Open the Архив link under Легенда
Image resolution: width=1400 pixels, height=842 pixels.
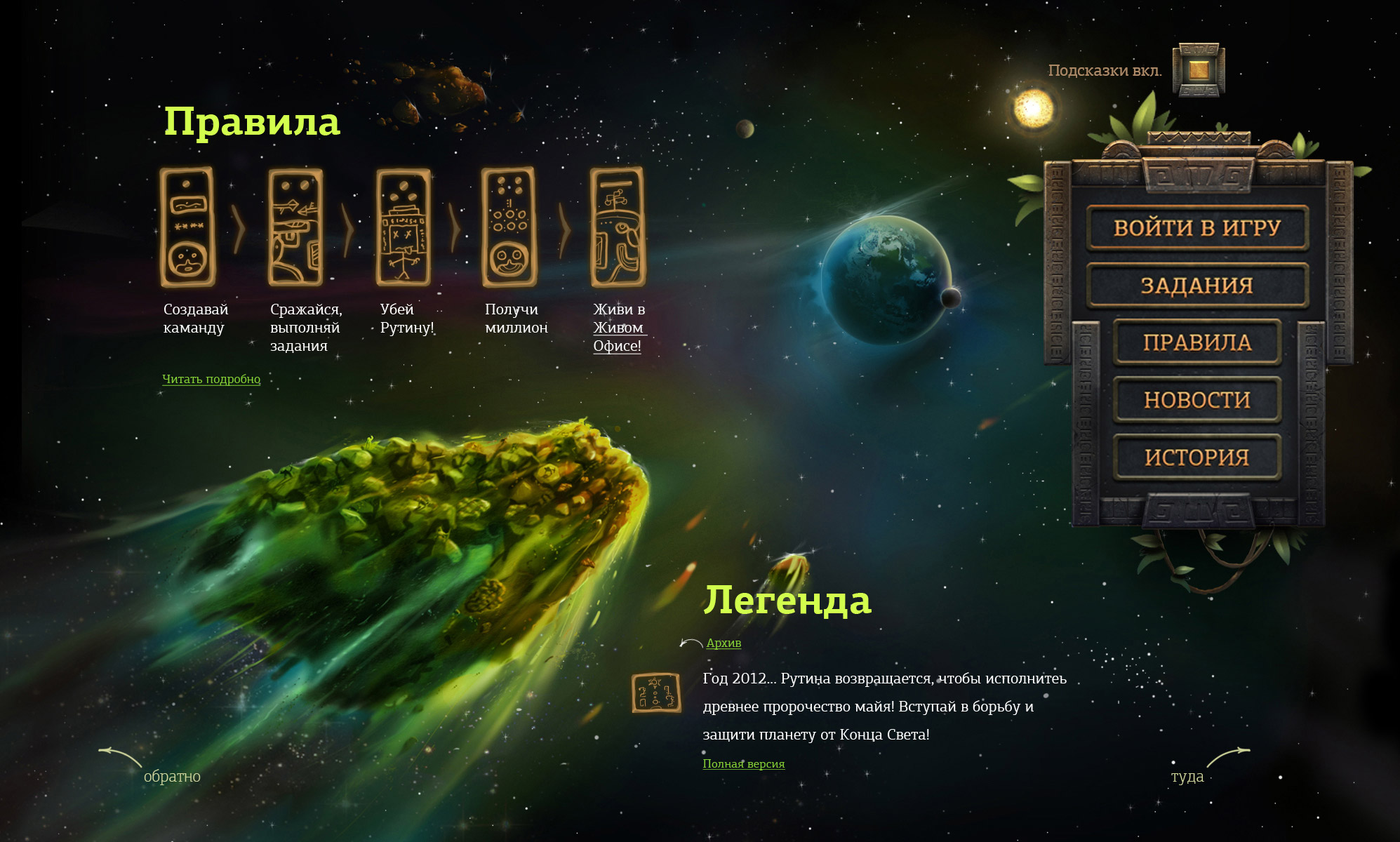724,643
